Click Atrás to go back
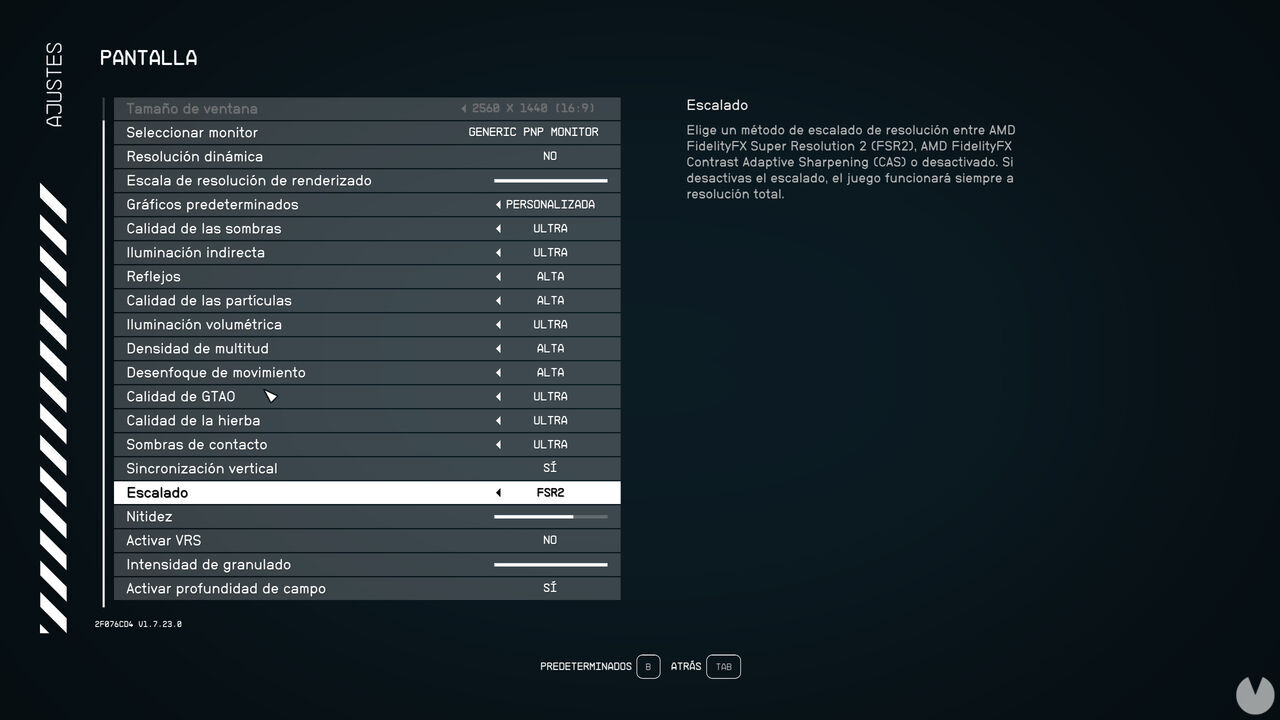 686,666
